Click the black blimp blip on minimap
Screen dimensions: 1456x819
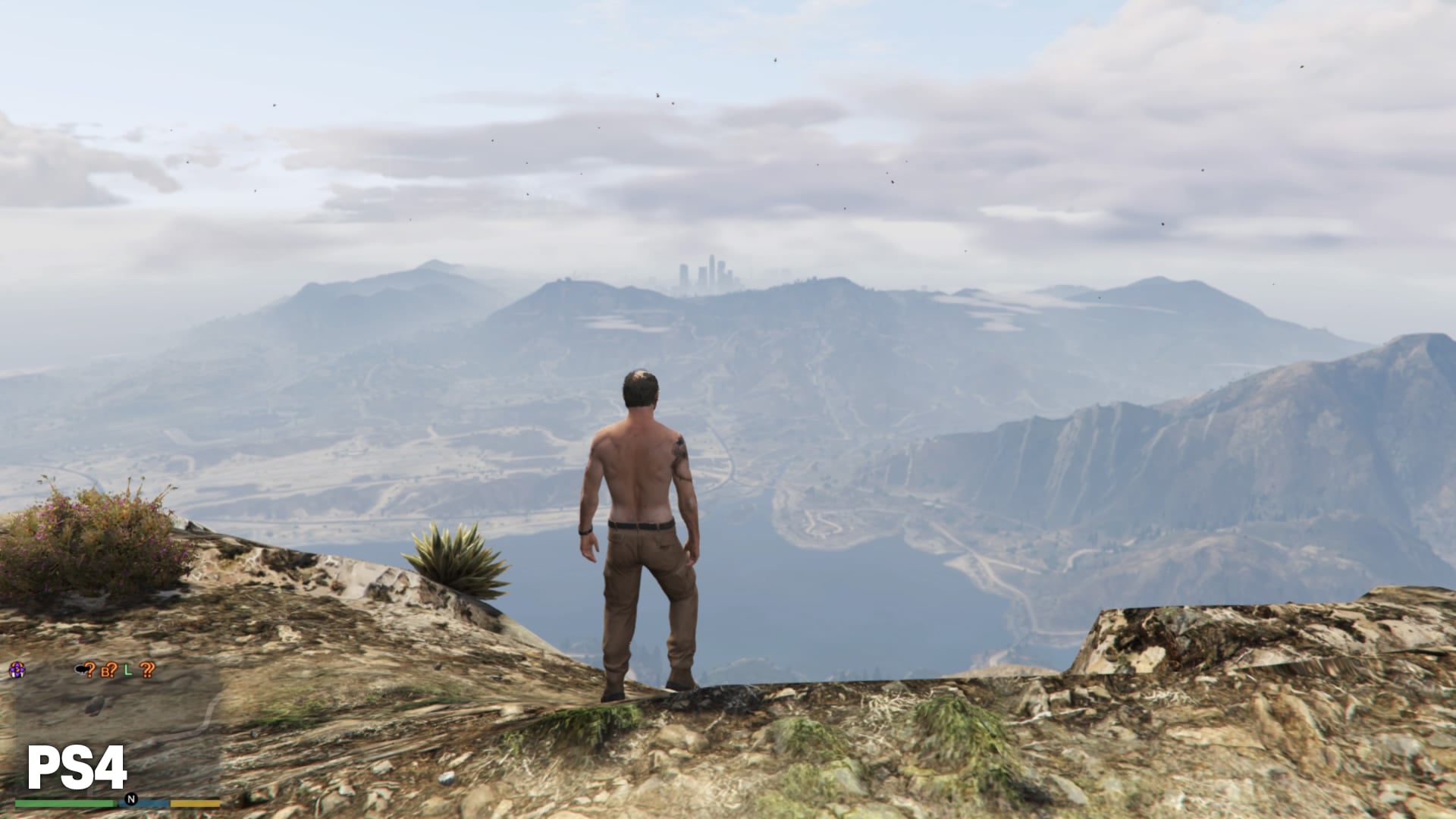(x=80, y=670)
